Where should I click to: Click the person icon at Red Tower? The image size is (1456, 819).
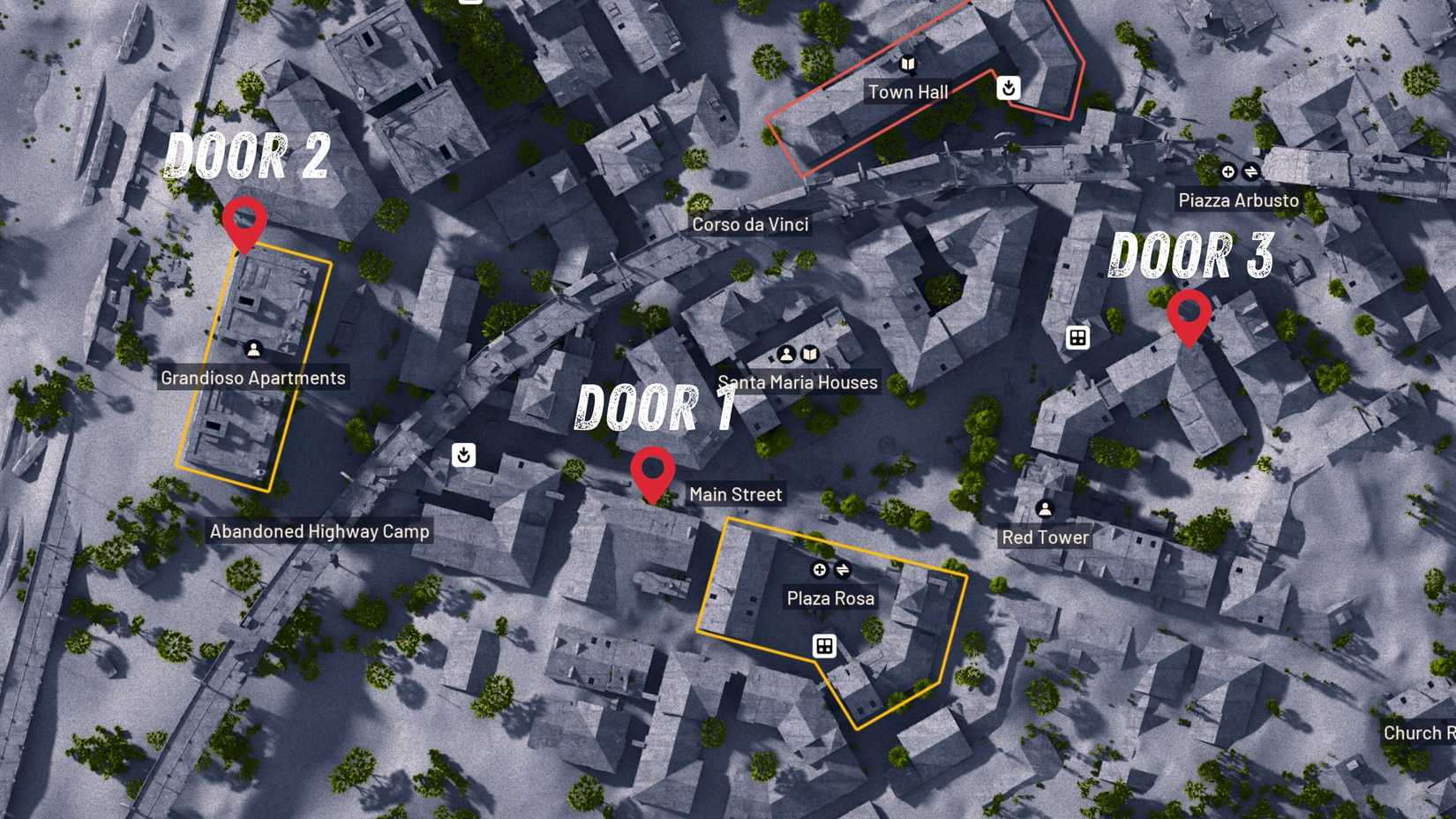point(1045,507)
